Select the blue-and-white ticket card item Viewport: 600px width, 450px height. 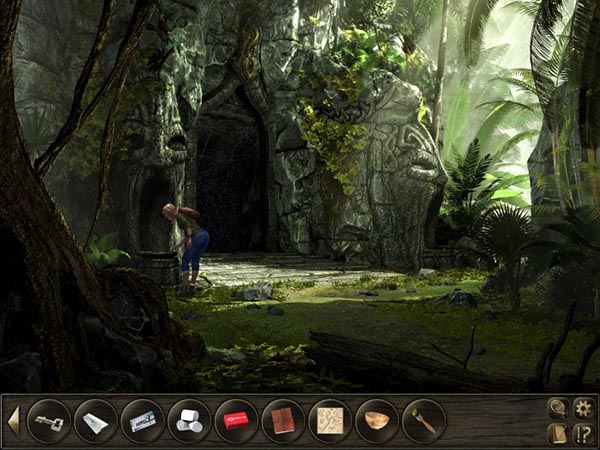142,421
